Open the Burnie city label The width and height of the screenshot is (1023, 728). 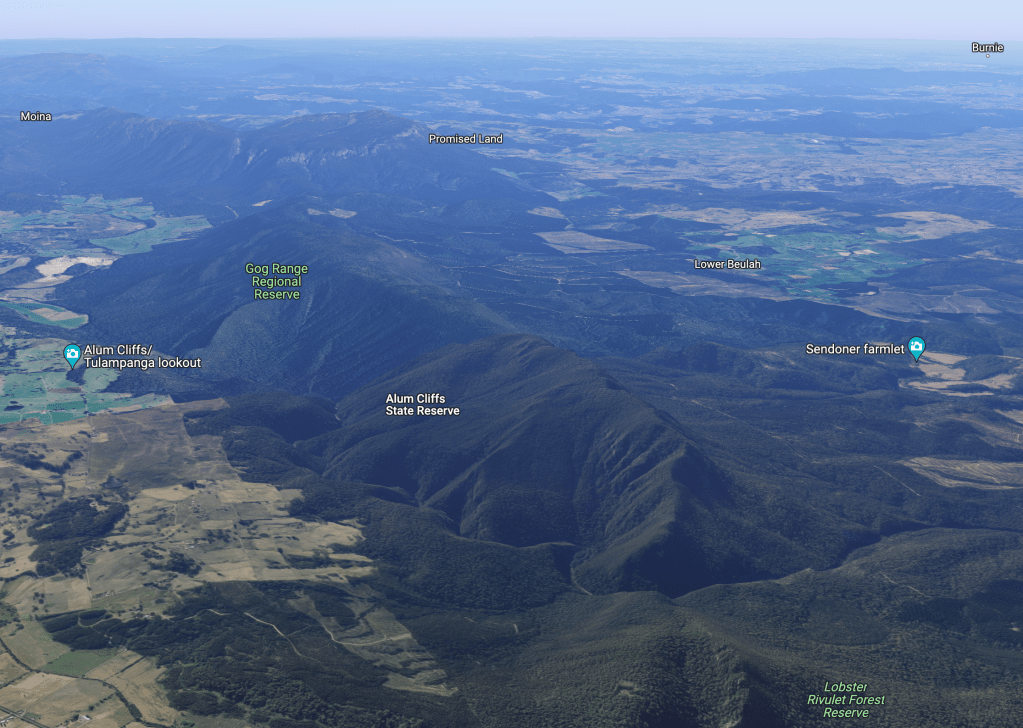pyautogui.click(x=987, y=47)
